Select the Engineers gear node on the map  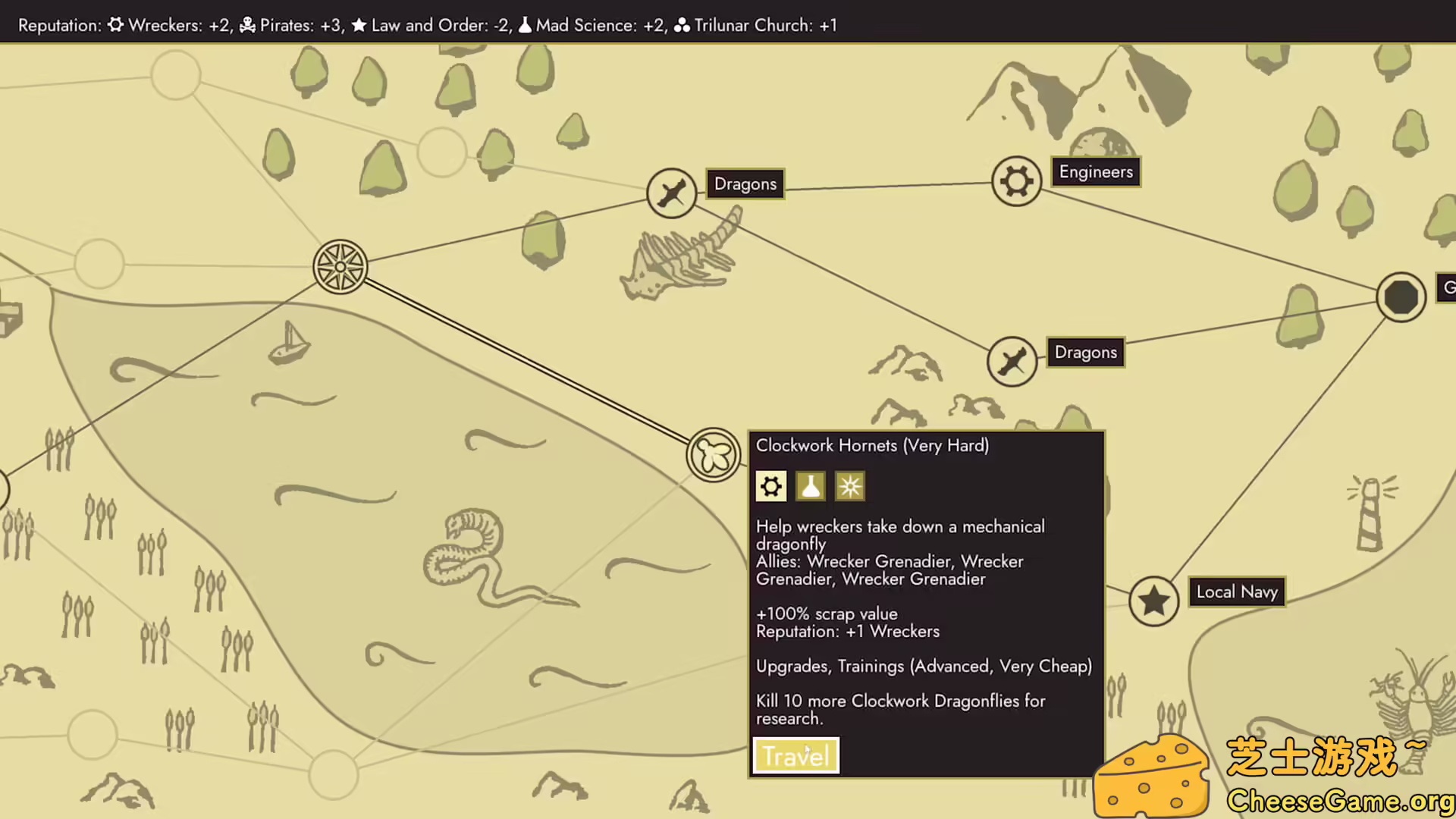coord(1016,181)
